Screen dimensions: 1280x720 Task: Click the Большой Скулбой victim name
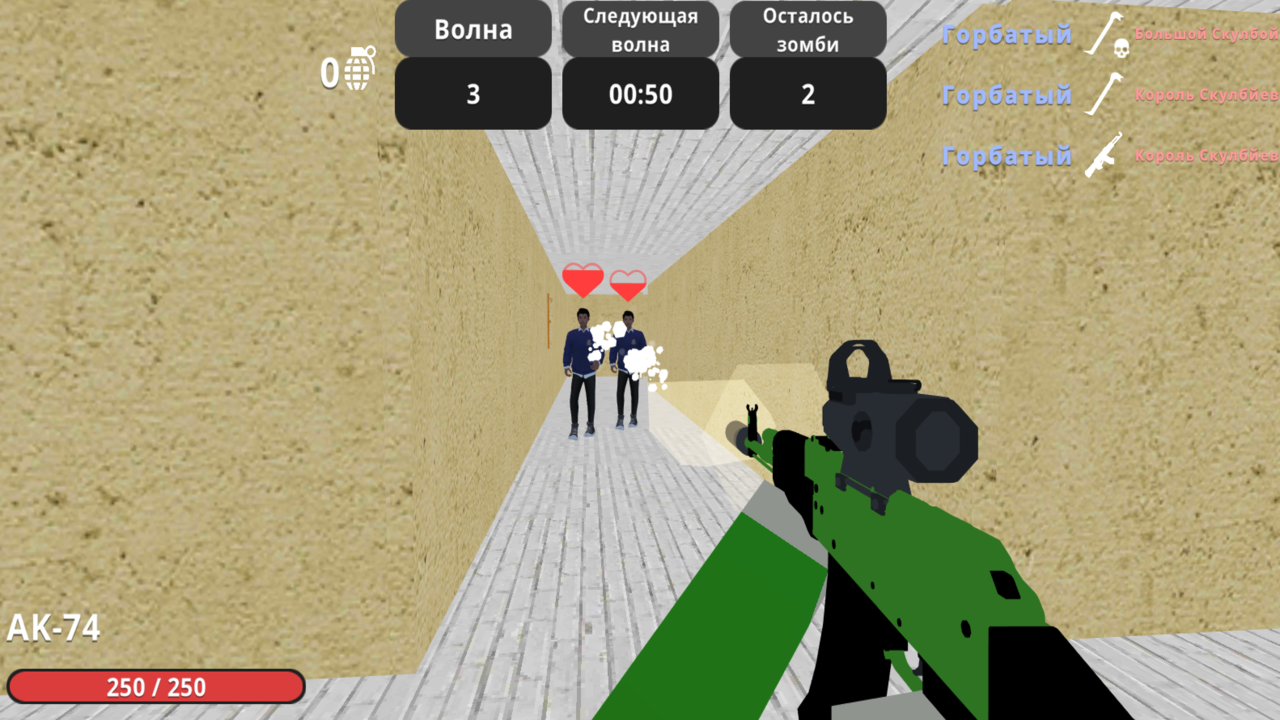[1210, 34]
